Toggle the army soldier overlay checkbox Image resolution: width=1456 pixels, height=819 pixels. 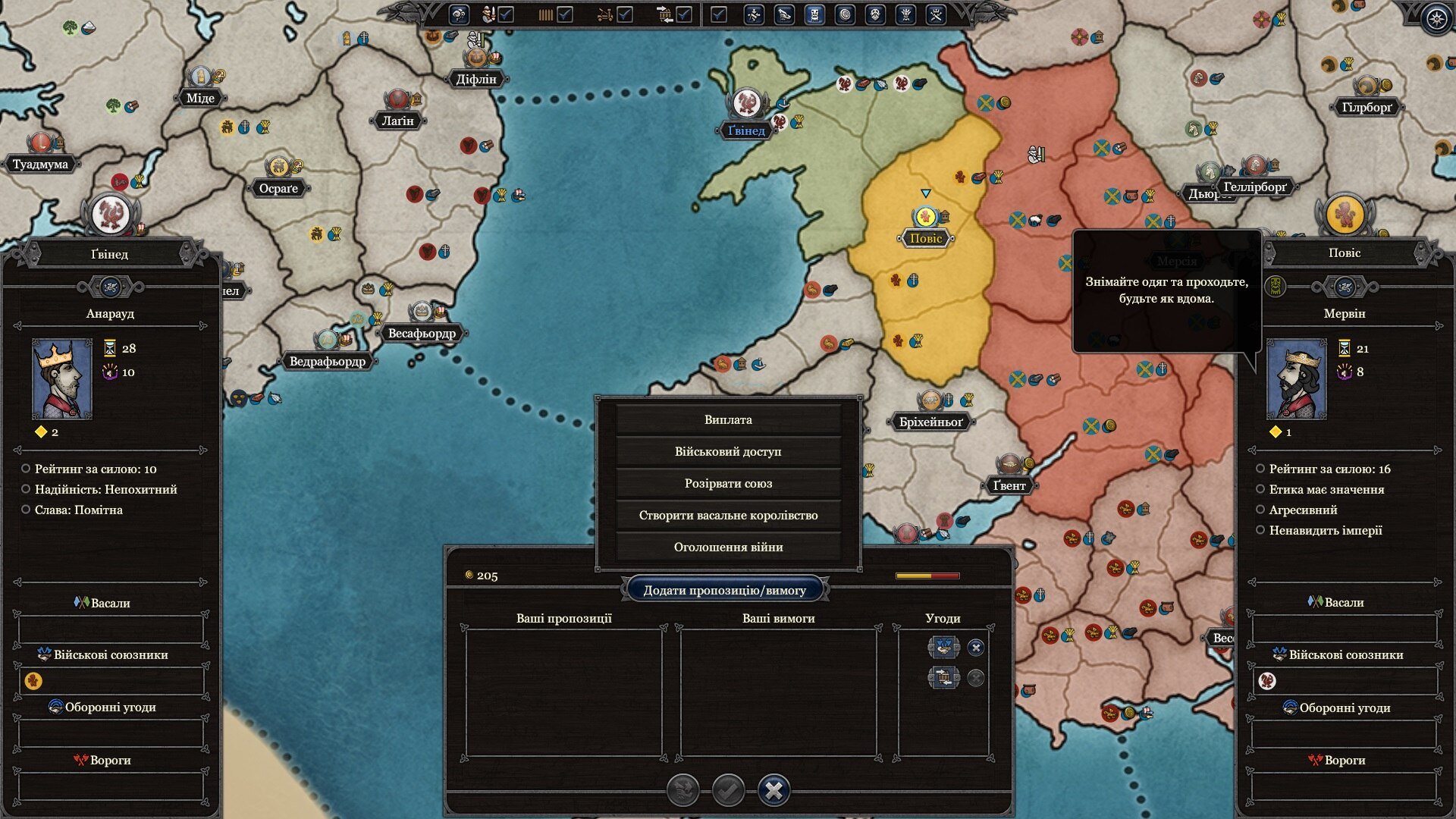tap(506, 14)
